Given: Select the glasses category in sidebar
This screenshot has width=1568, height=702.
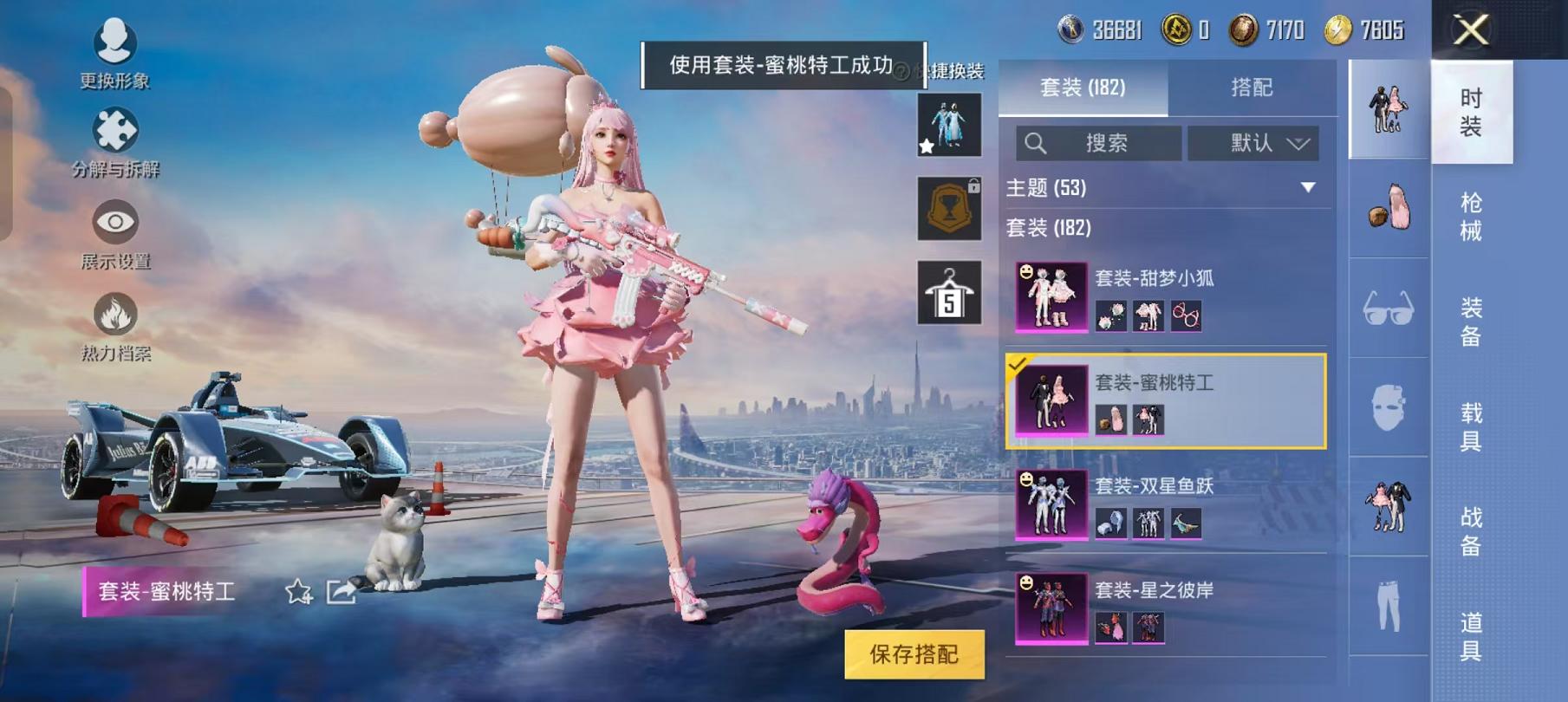Looking at the screenshot, I should (1387, 308).
